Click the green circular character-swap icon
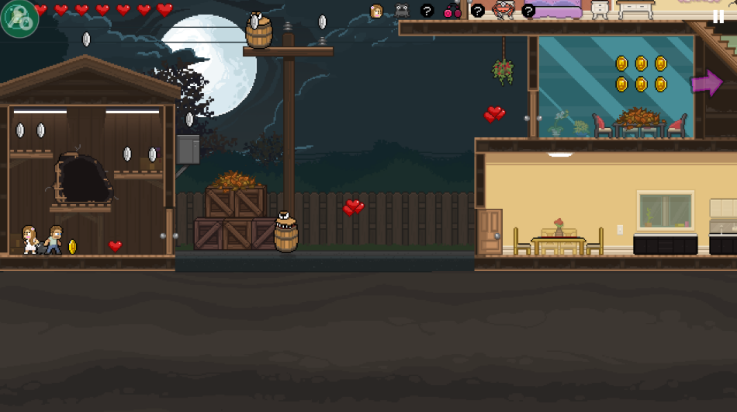Image resolution: width=737 pixels, height=412 pixels. tap(18, 18)
